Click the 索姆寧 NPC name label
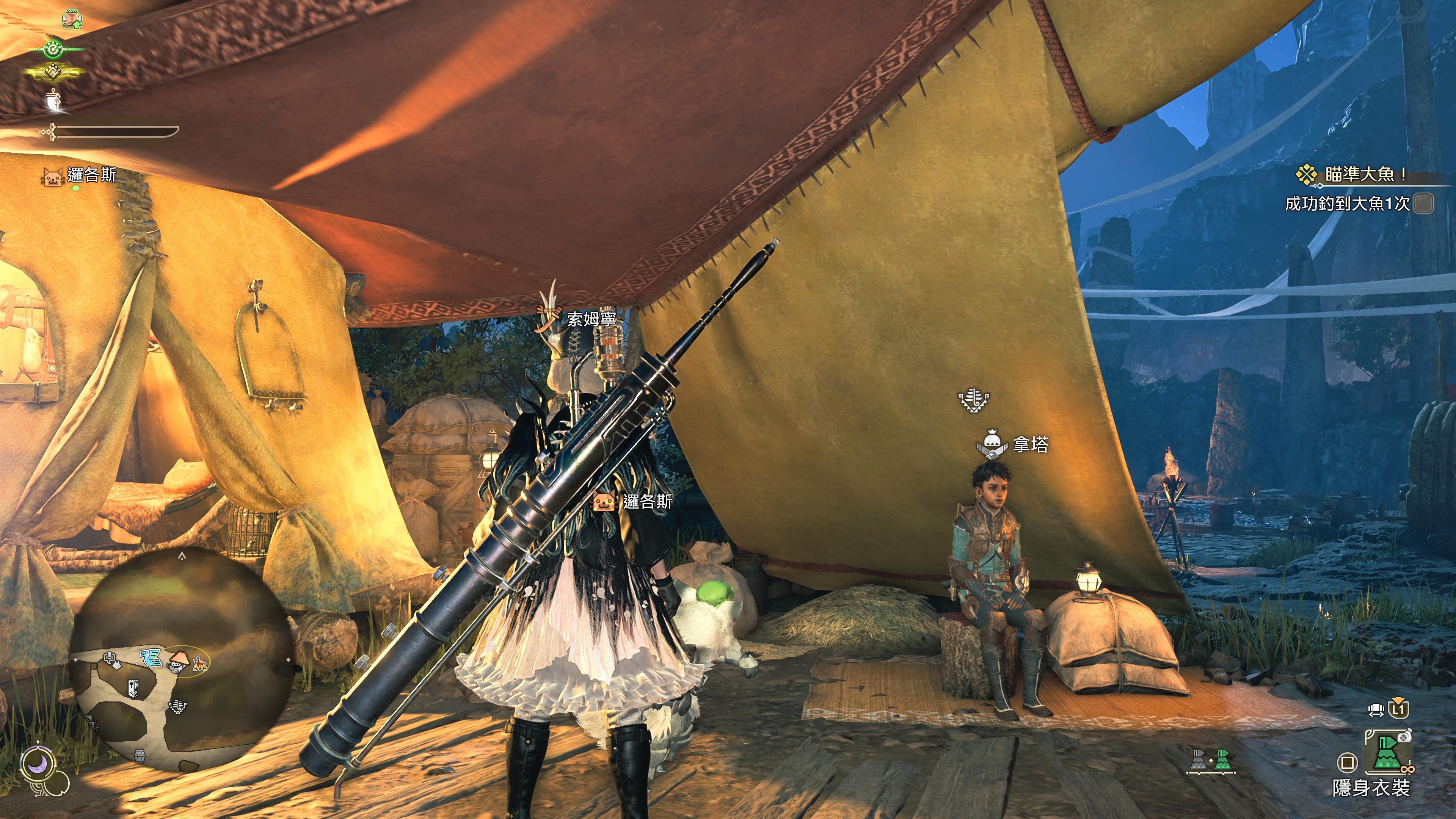Viewport: 1456px width, 819px height. pos(591,319)
